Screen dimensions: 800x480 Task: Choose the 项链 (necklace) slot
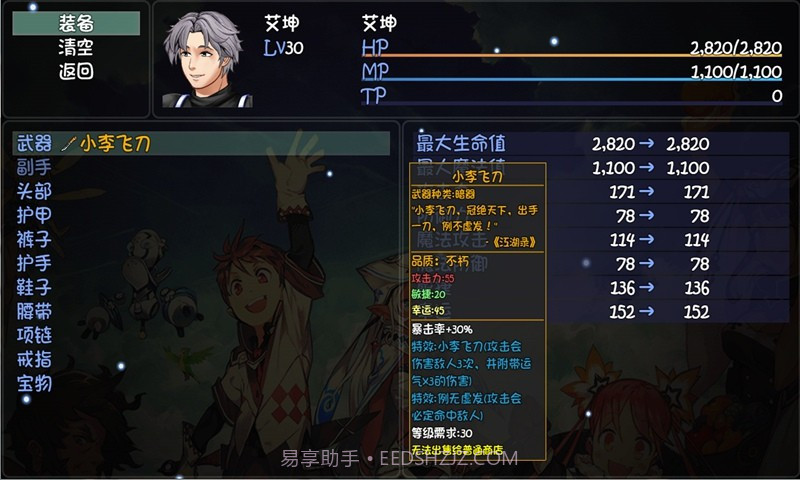(35, 335)
